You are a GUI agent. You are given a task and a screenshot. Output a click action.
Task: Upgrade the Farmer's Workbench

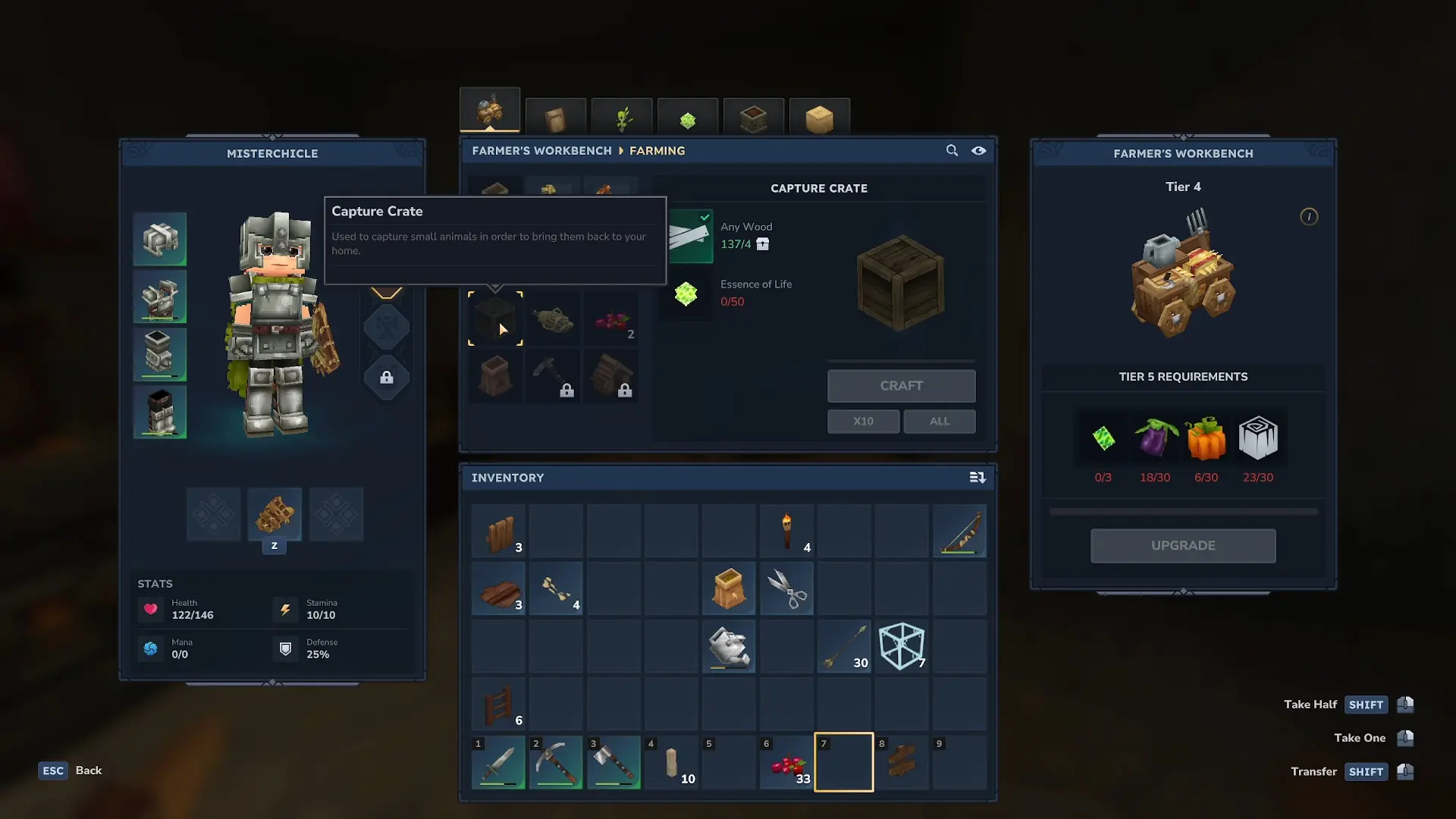pyautogui.click(x=1182, y=545)
